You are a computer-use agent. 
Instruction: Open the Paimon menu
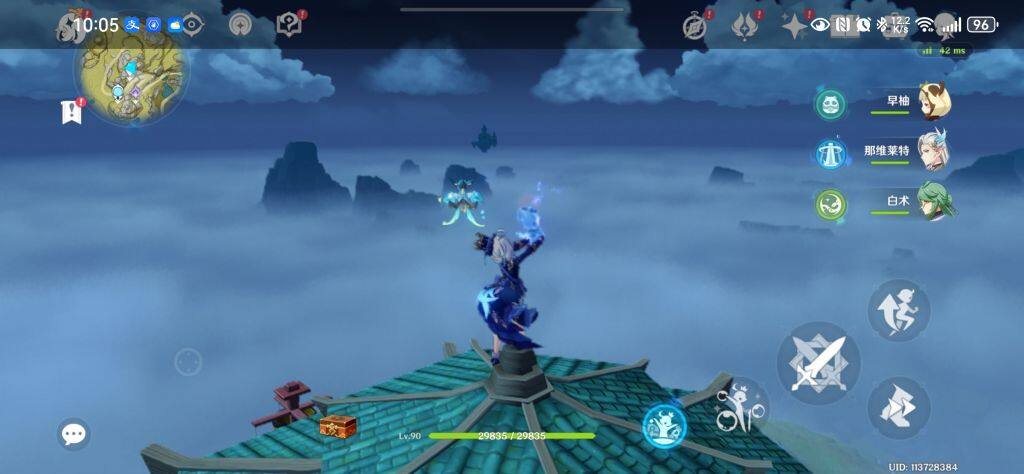(x=72, y=26)
